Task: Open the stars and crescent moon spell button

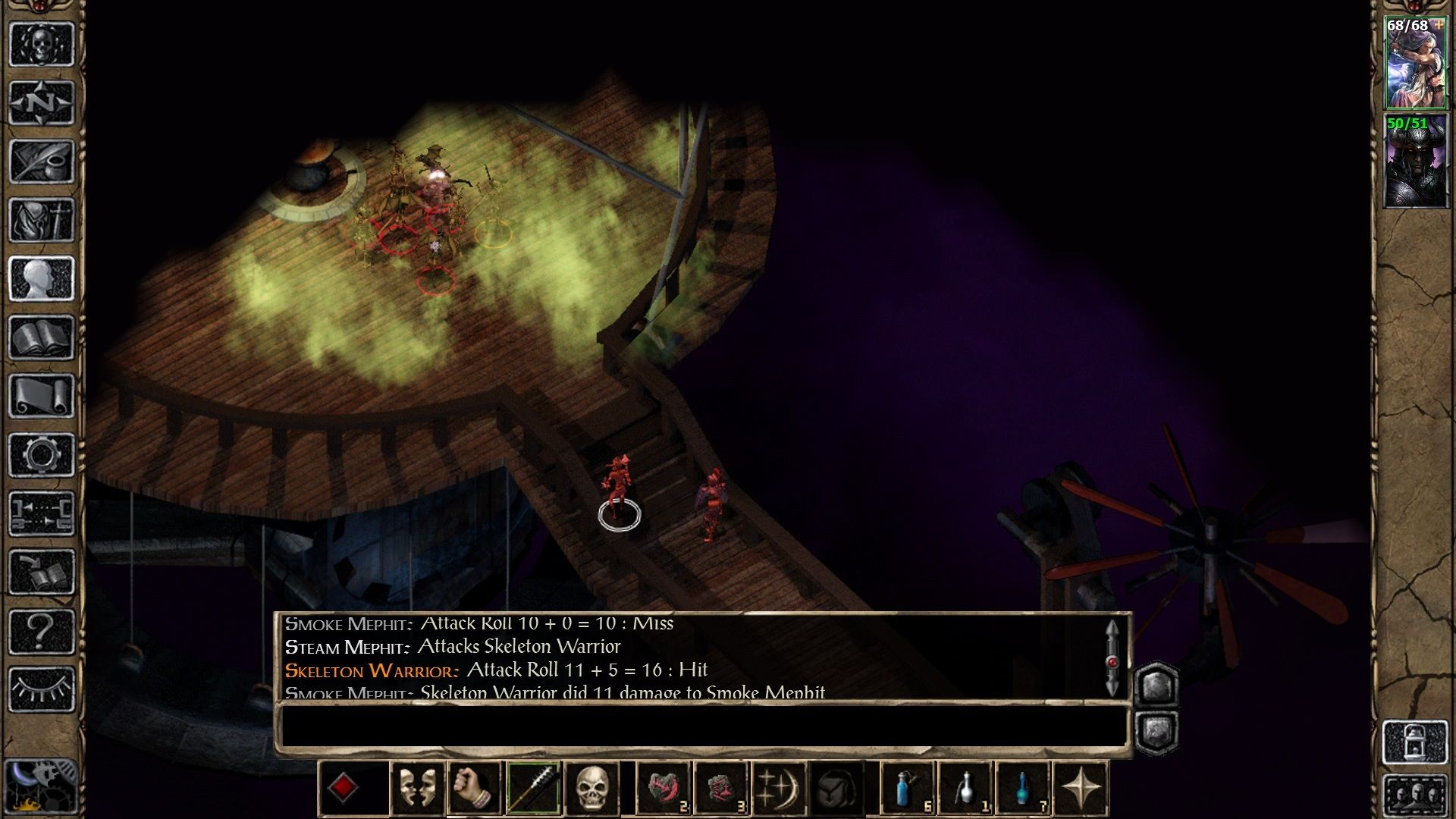Action: (779, 789)
